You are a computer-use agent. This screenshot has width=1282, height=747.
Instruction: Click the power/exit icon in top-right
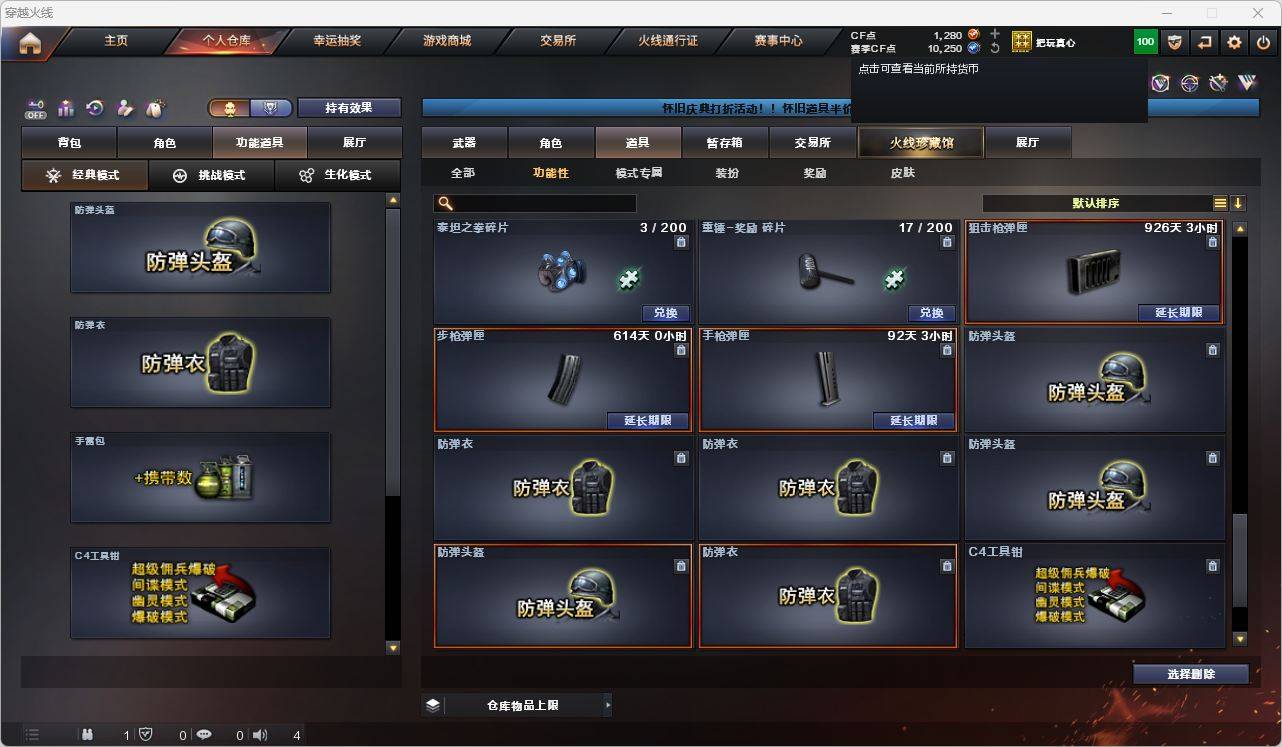pos(1263,42)
